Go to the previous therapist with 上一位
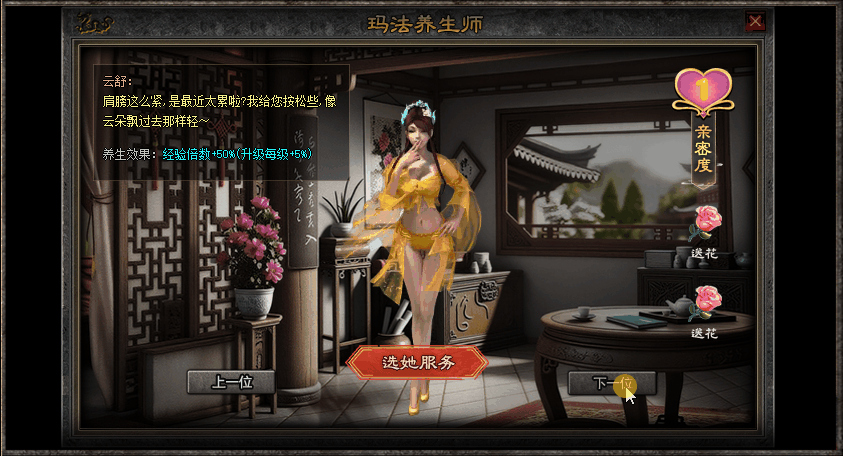The image size is (843, 456). [x=230, y=382]
